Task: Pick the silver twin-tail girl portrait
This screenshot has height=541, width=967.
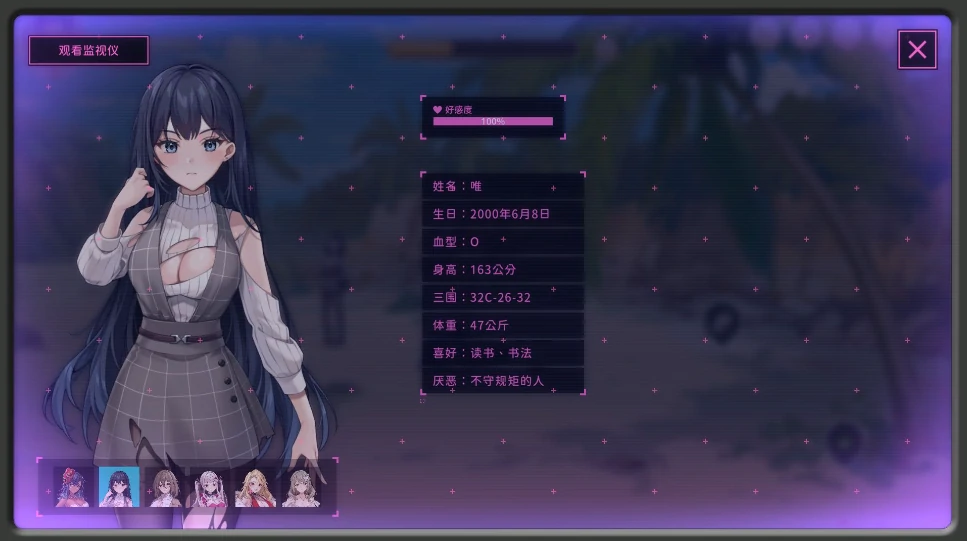Action: click(210, 487)
